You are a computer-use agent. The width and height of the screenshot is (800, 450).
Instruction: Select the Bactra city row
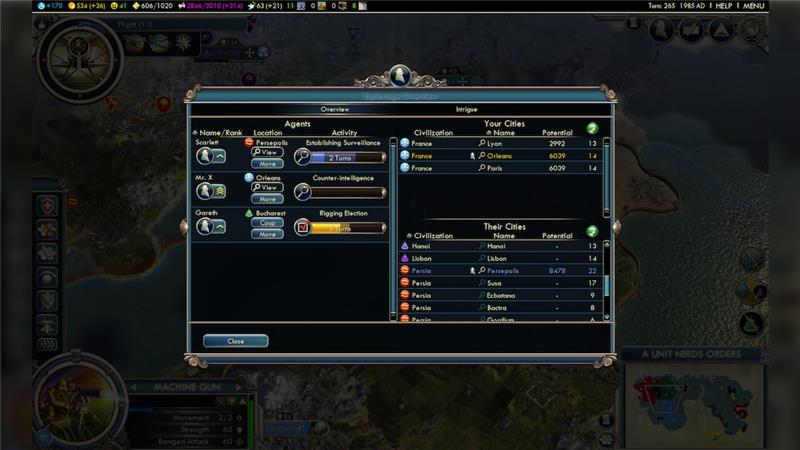coord(500,307)
